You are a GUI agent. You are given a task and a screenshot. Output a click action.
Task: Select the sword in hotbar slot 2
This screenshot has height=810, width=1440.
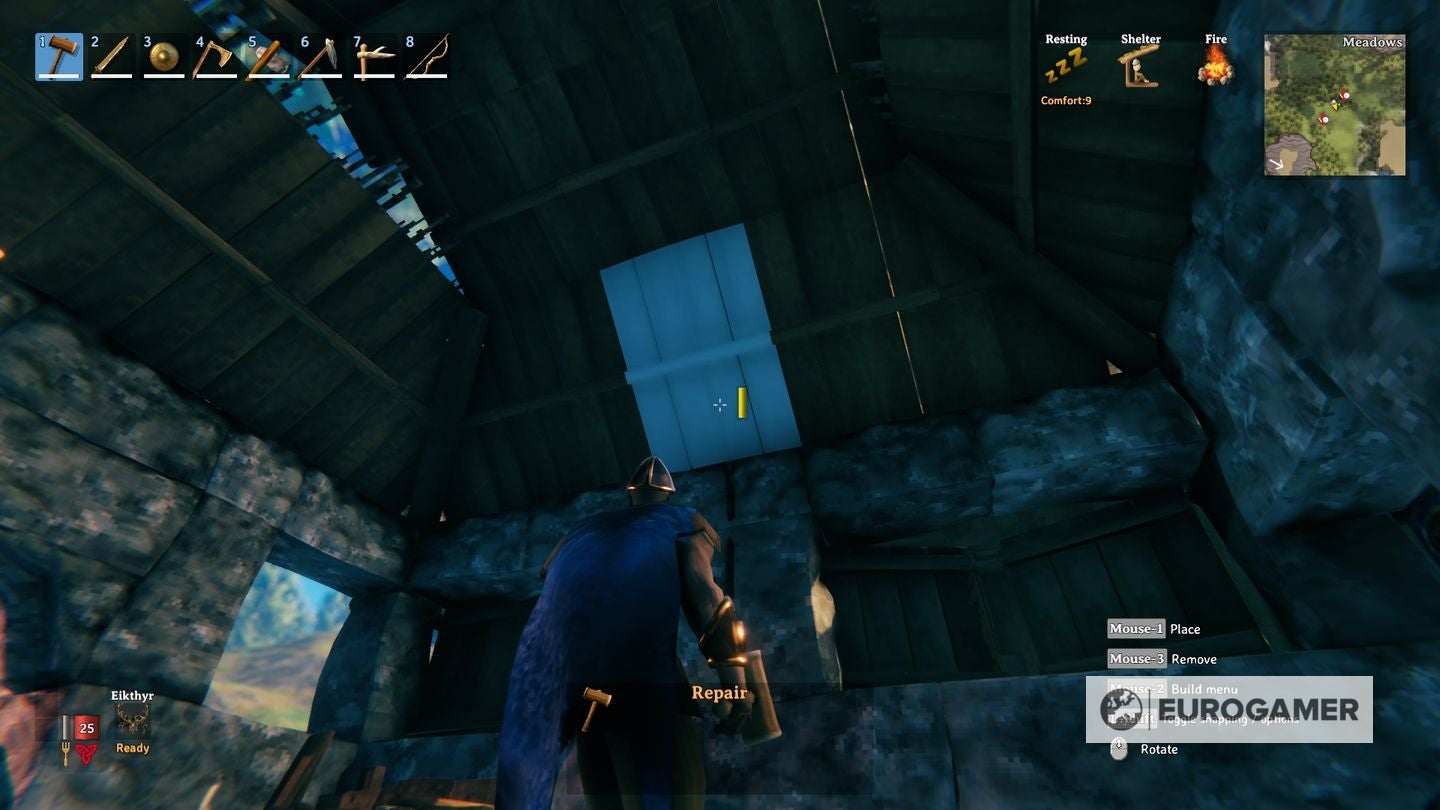pyautogui.click(x=110, y=57)
